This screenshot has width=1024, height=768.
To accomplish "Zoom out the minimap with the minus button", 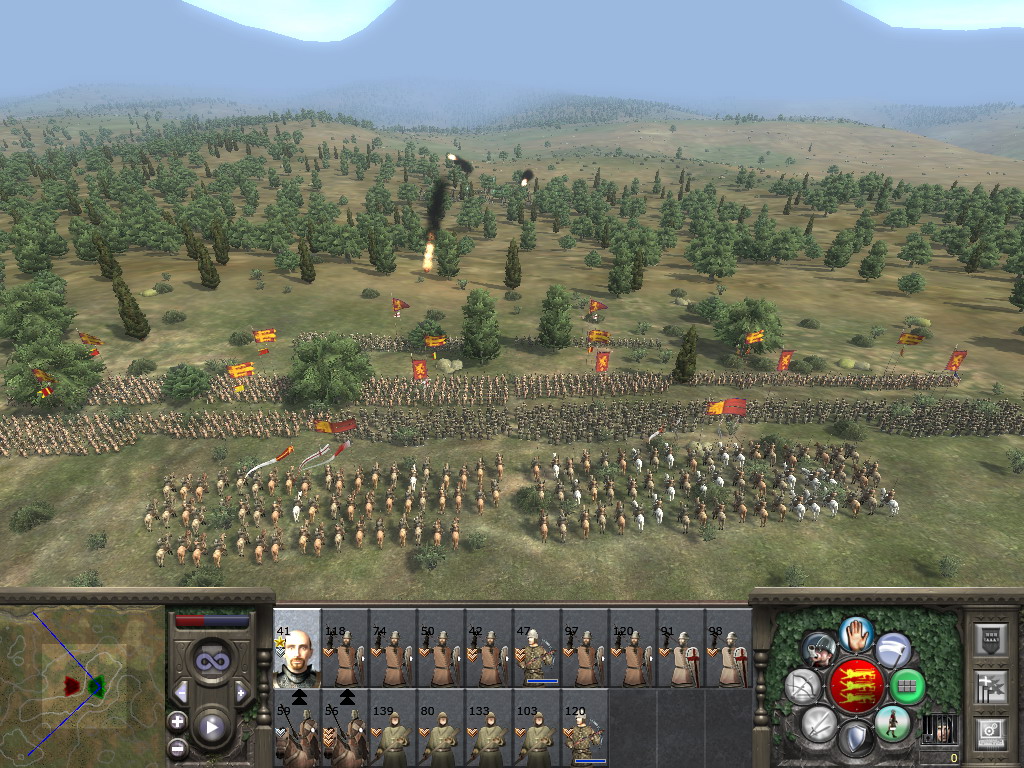I will [x=177, y=747].
